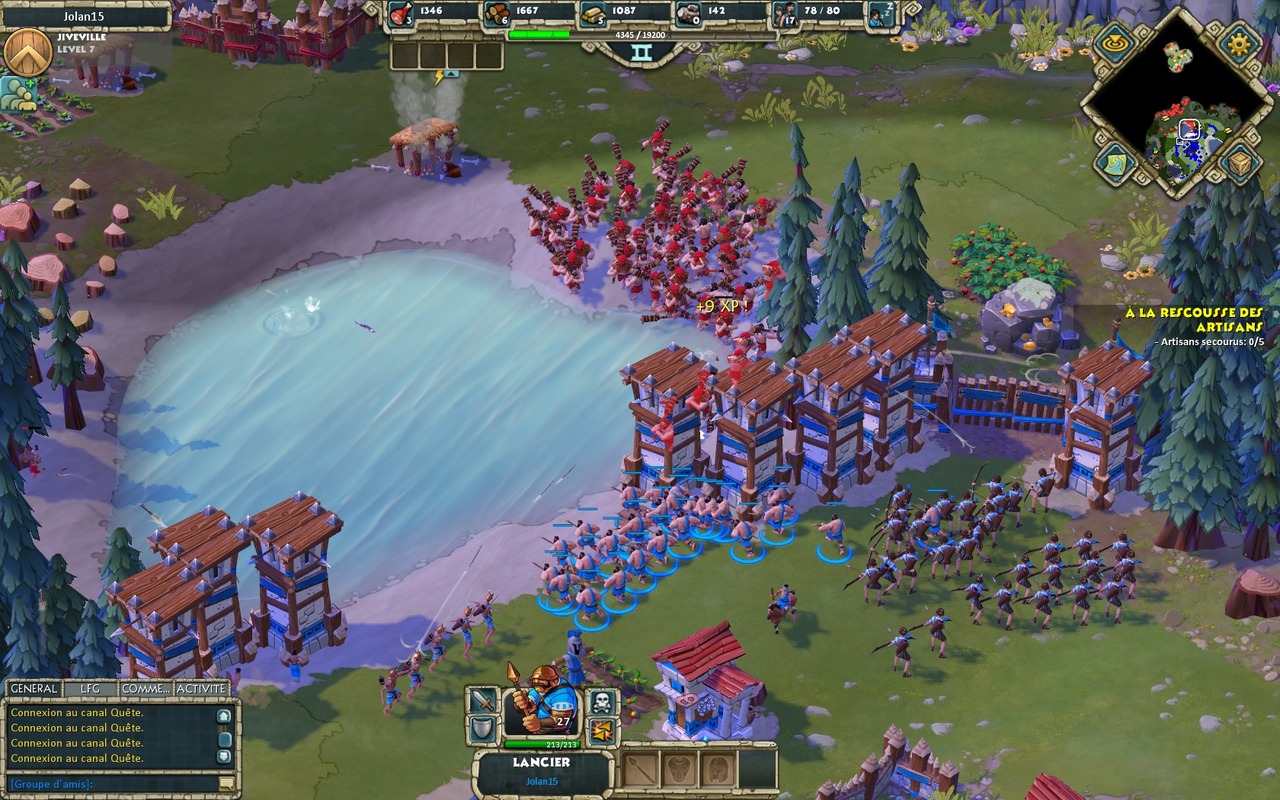This screenshot has height=800, width=1280.
Task: Activate the sword attack command
Action: point(483,701)
